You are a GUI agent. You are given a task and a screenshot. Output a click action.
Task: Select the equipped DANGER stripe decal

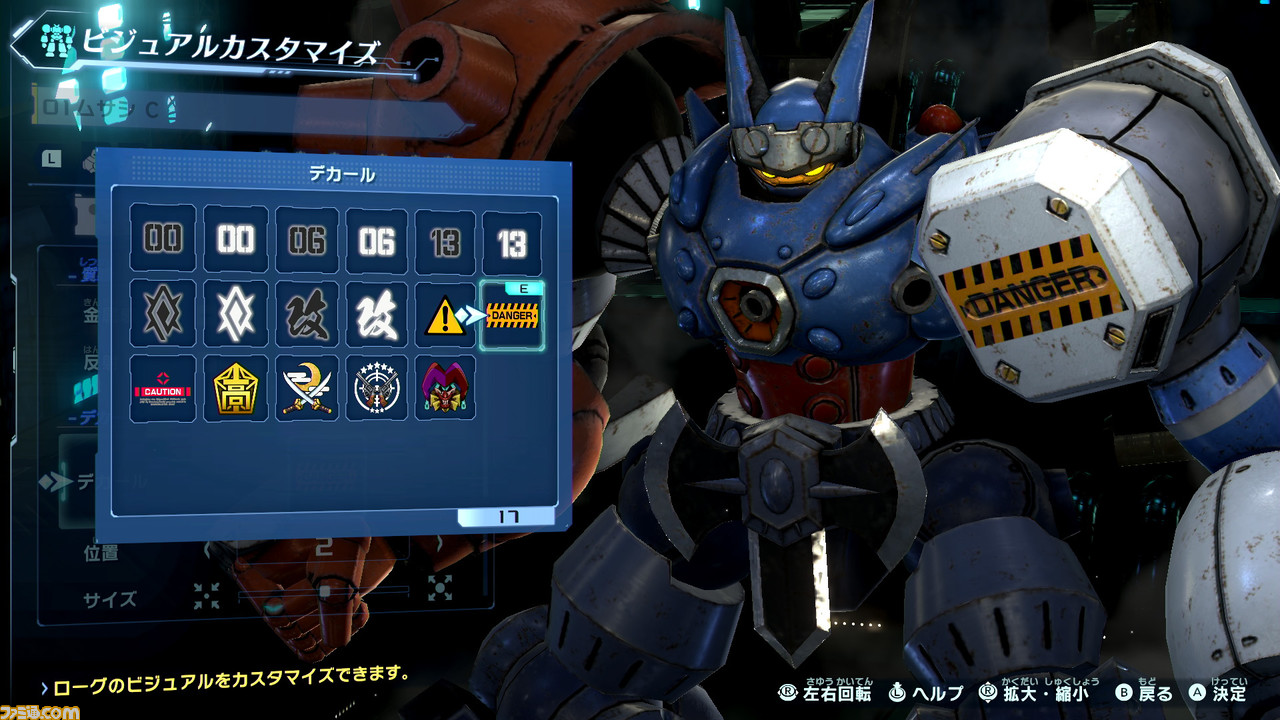[x=512, y=317]
